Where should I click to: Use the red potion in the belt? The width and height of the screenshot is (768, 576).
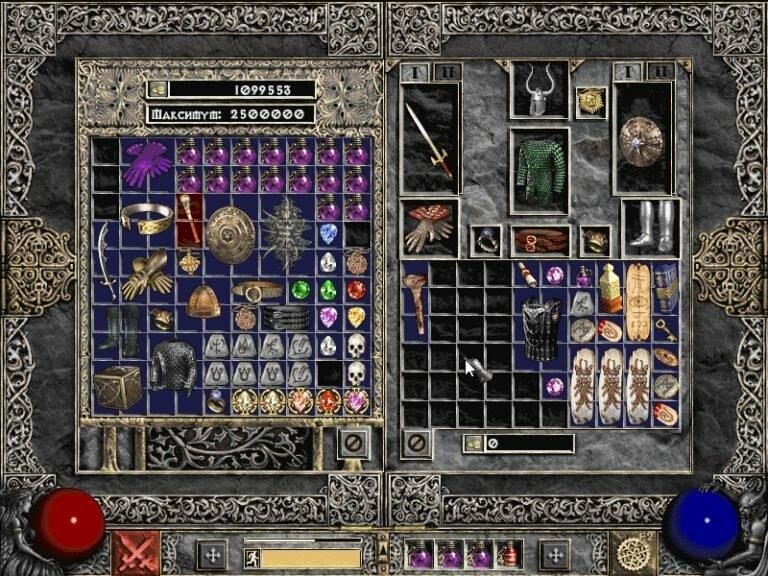511,553
